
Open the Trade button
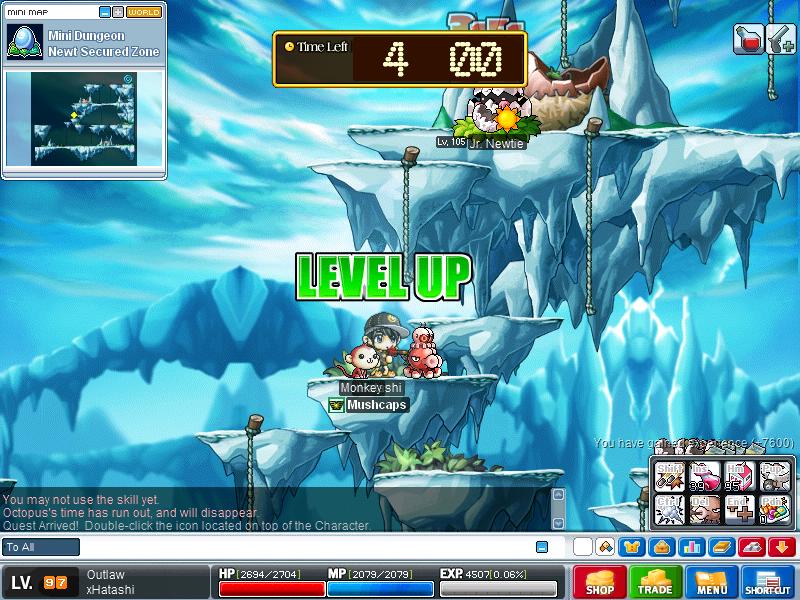point(656,583)
